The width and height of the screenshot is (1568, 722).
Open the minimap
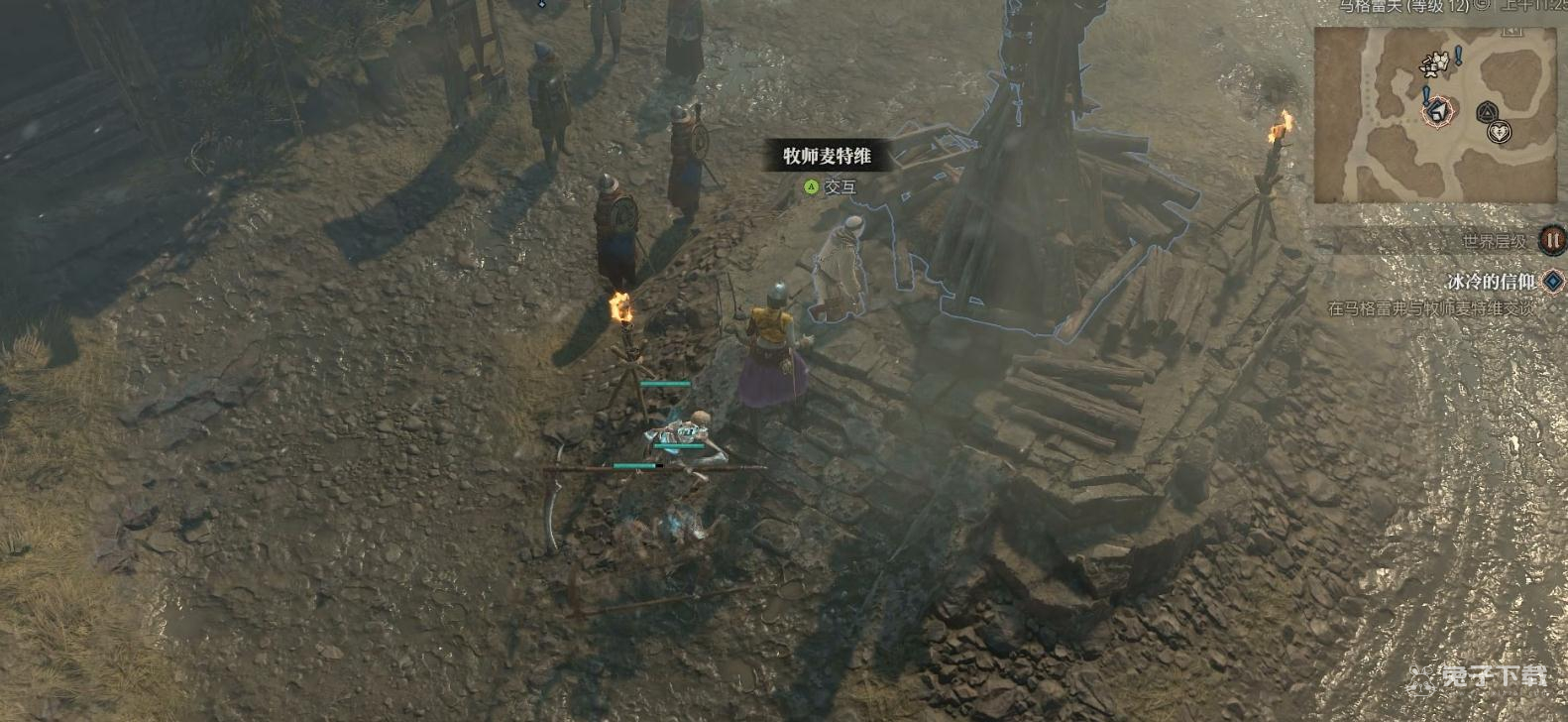point(1435,115)
